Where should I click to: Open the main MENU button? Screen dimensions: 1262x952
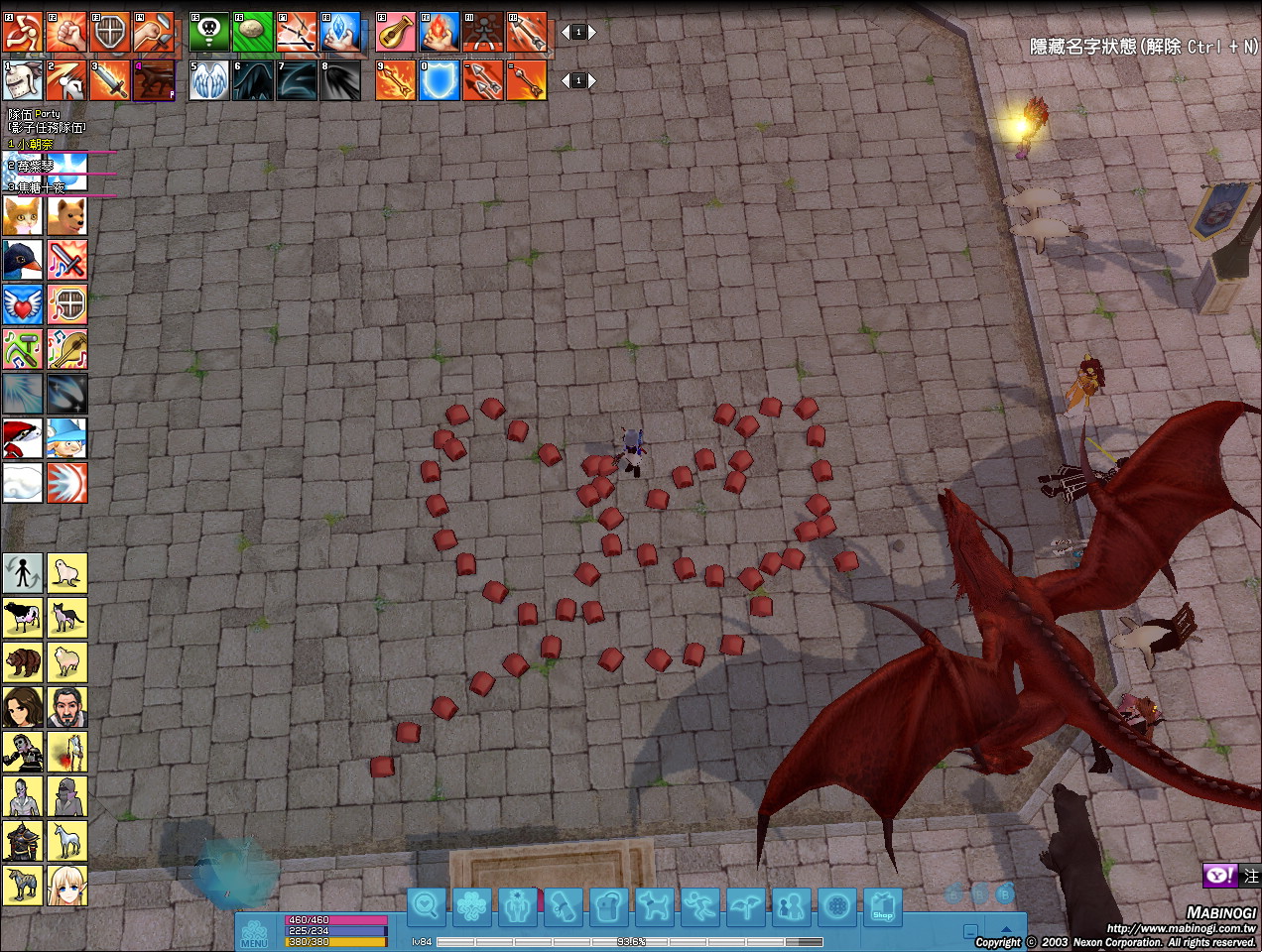254,932
